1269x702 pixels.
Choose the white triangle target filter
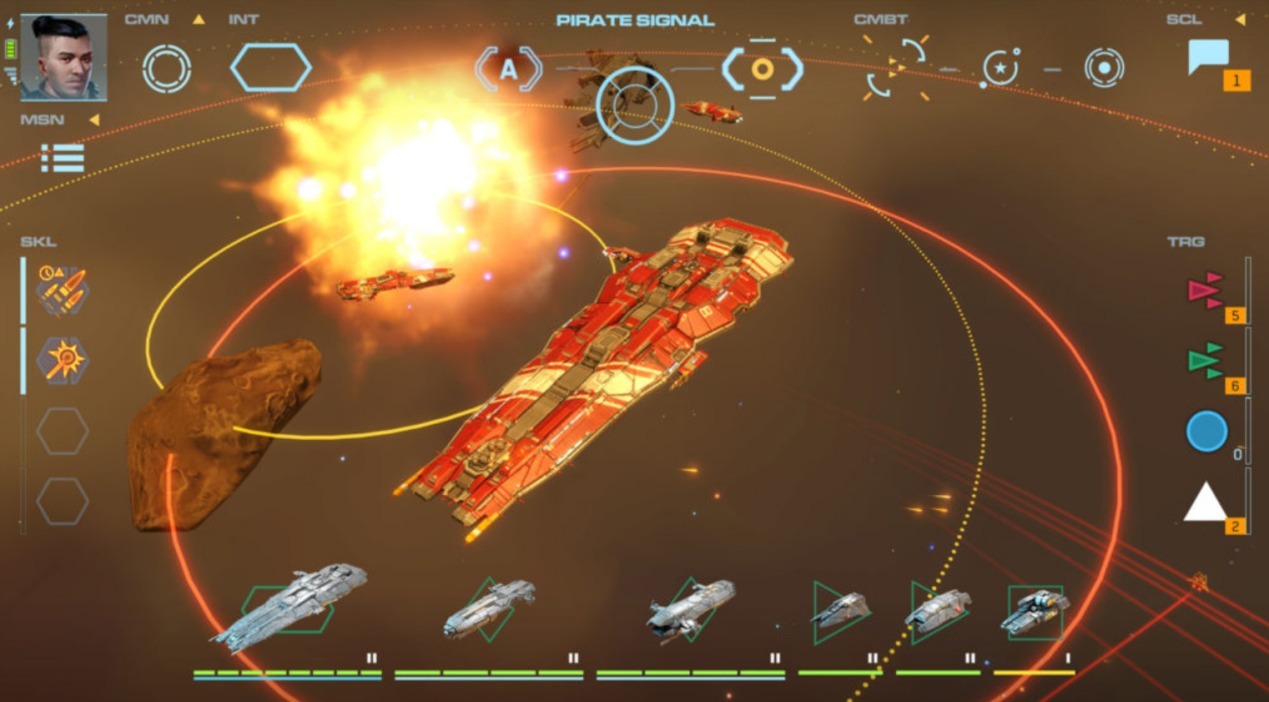pyautogui.click(x=1205, y=502)
